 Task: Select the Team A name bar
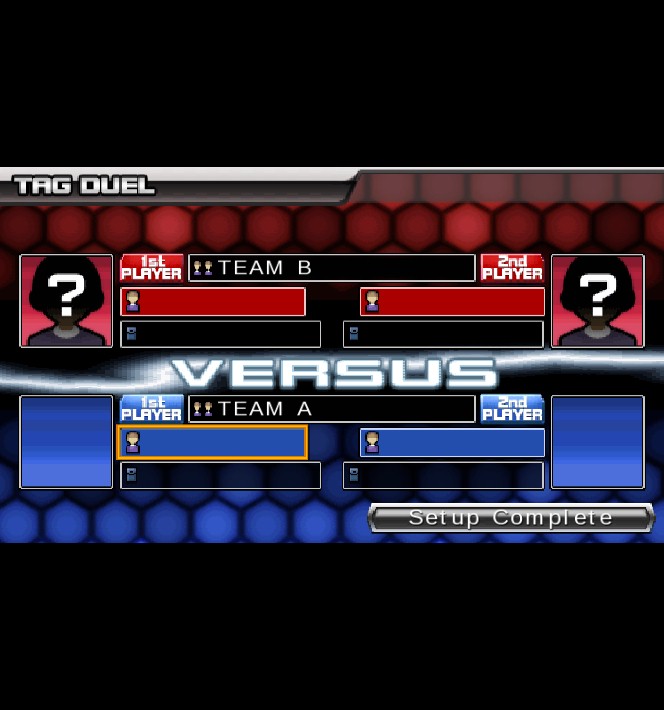pyautogui.click(x=332, y=409)
